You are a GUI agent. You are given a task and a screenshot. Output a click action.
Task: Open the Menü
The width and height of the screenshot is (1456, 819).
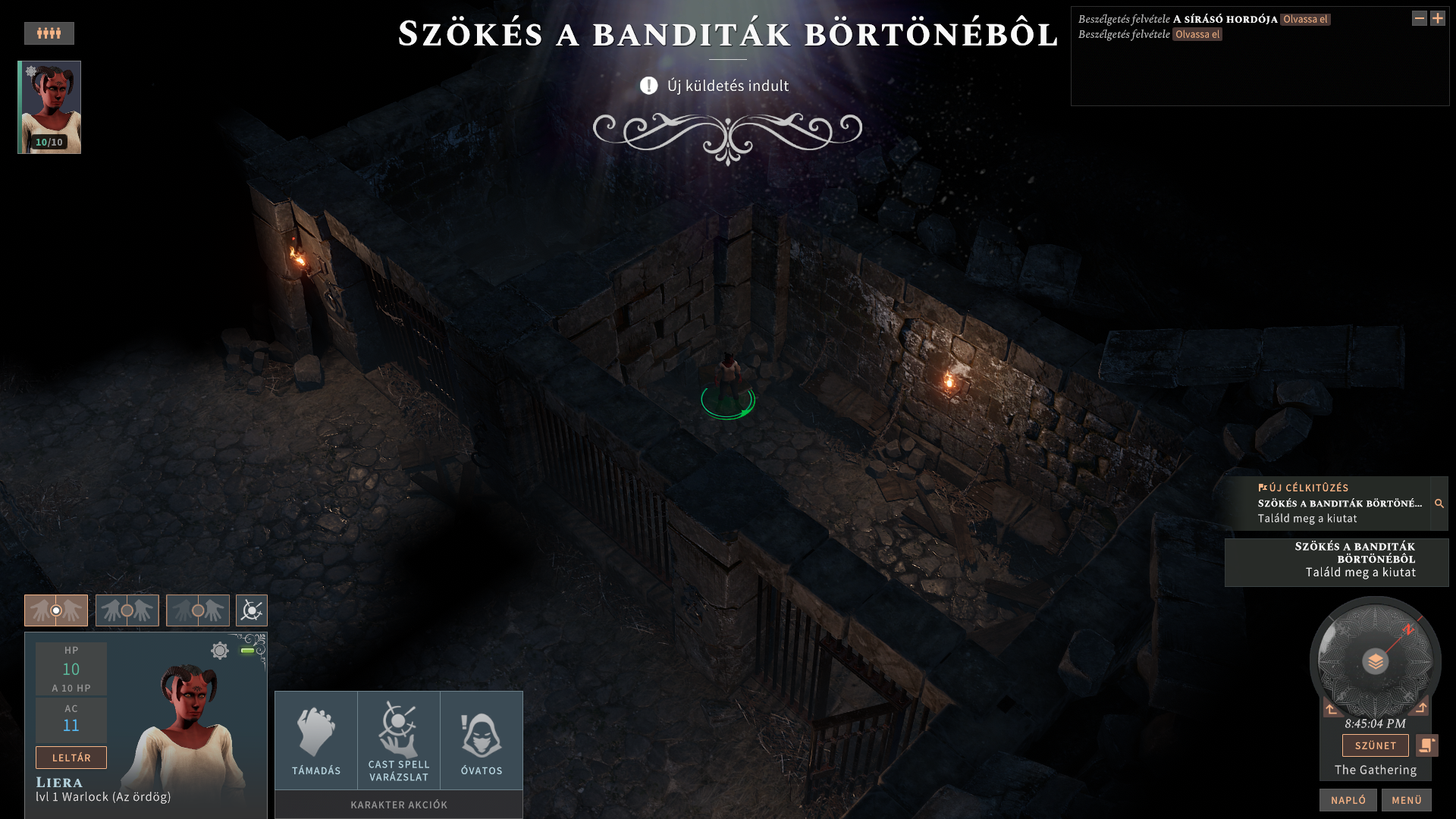click(x=1406, y=800)
